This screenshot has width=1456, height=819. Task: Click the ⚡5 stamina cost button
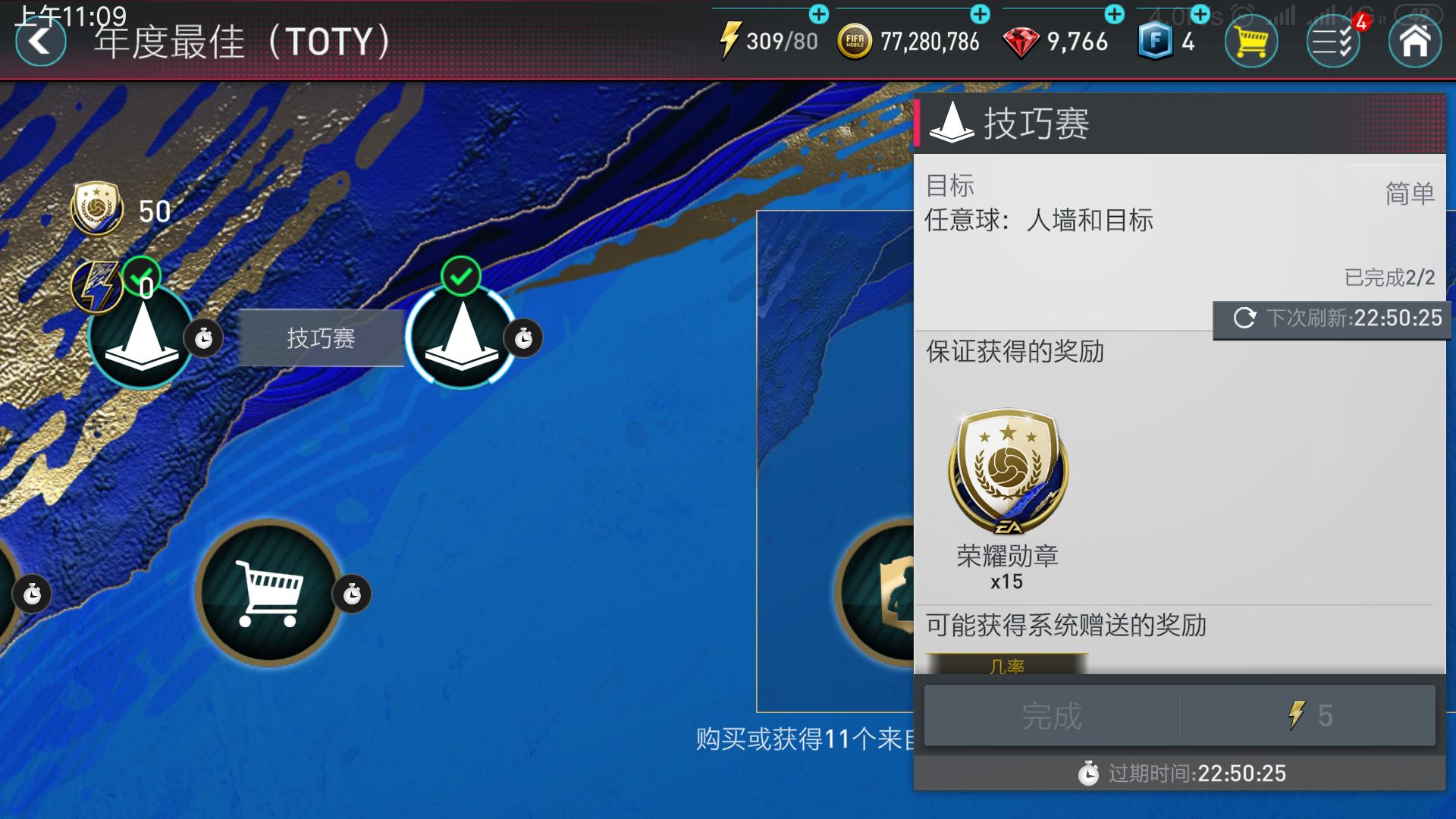coord(1308,716)
